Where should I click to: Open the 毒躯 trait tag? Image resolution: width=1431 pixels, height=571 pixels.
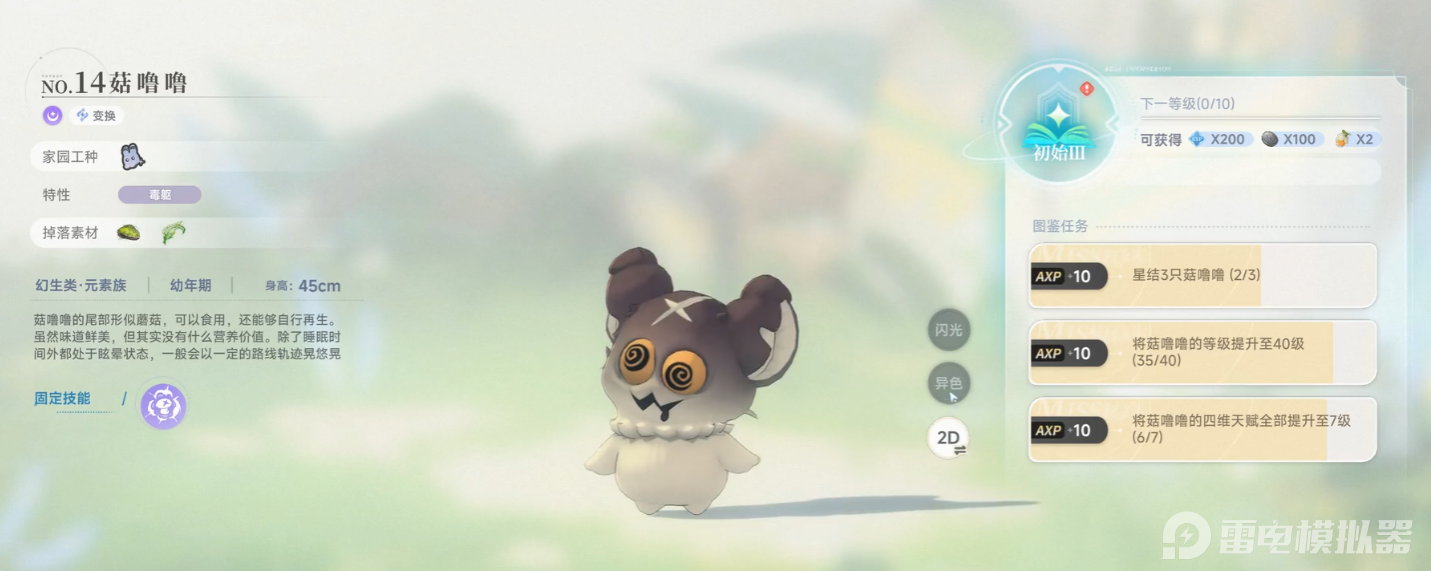pos(160,195)
